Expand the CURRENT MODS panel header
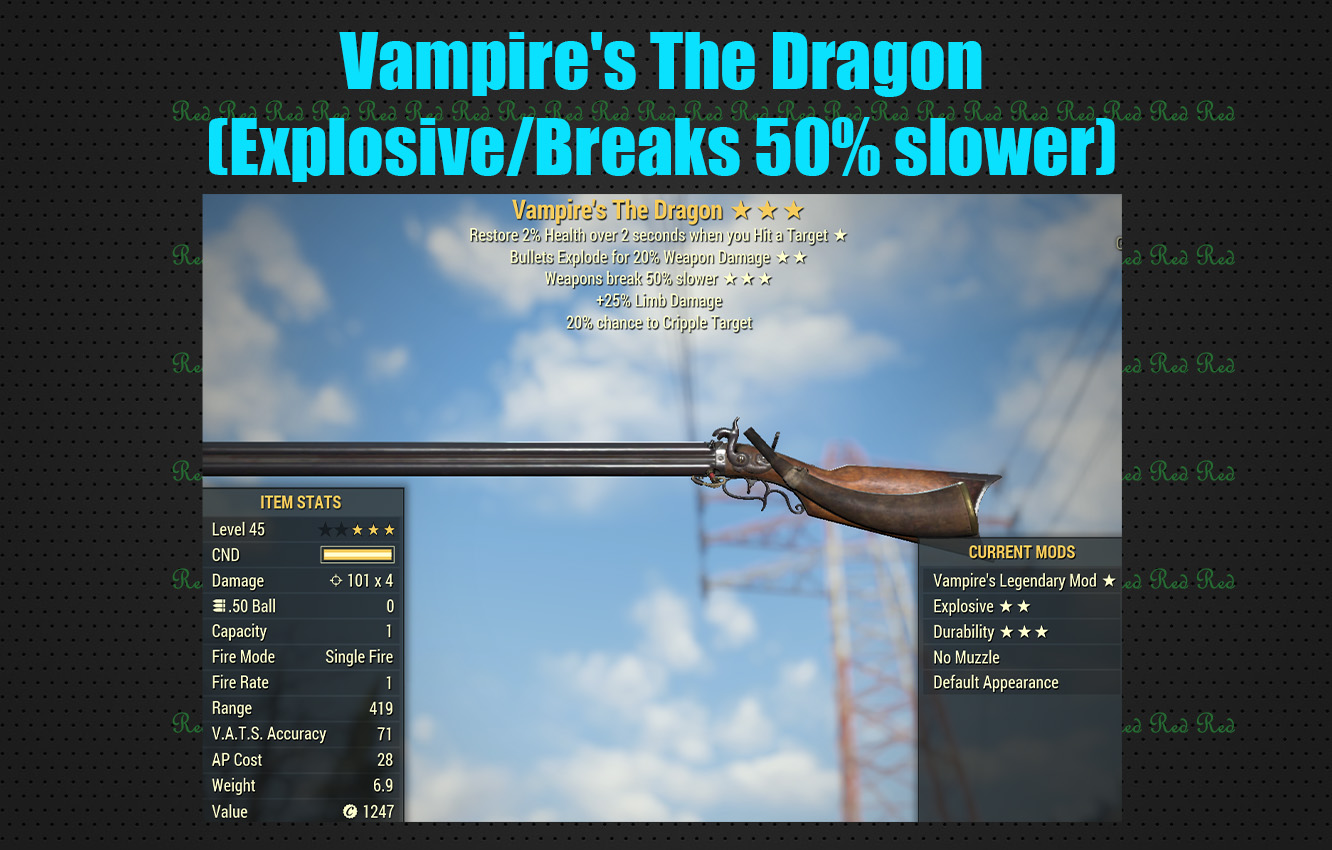 point(1022,551)
